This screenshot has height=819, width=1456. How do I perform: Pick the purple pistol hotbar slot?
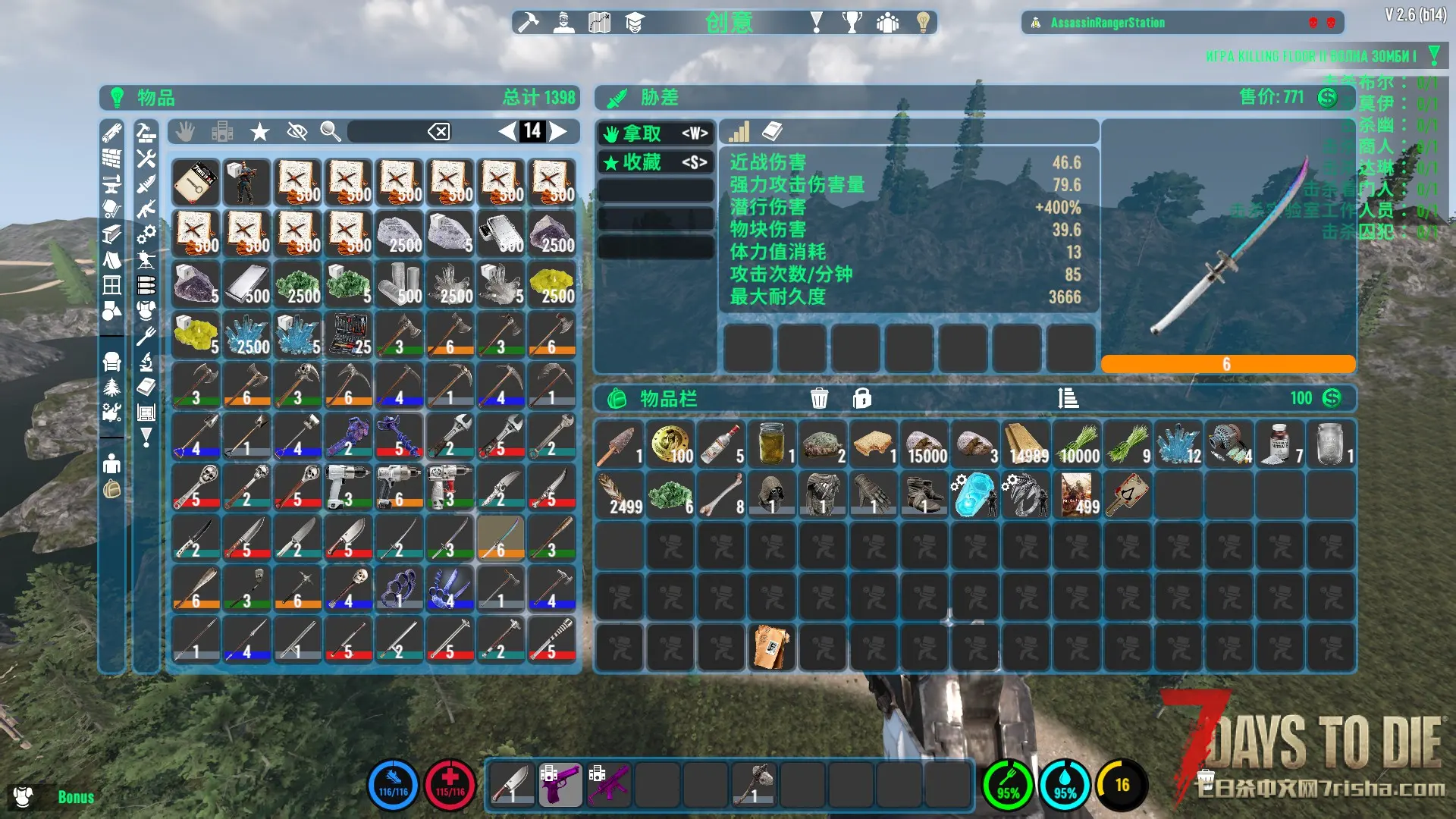tap(560, 784)
